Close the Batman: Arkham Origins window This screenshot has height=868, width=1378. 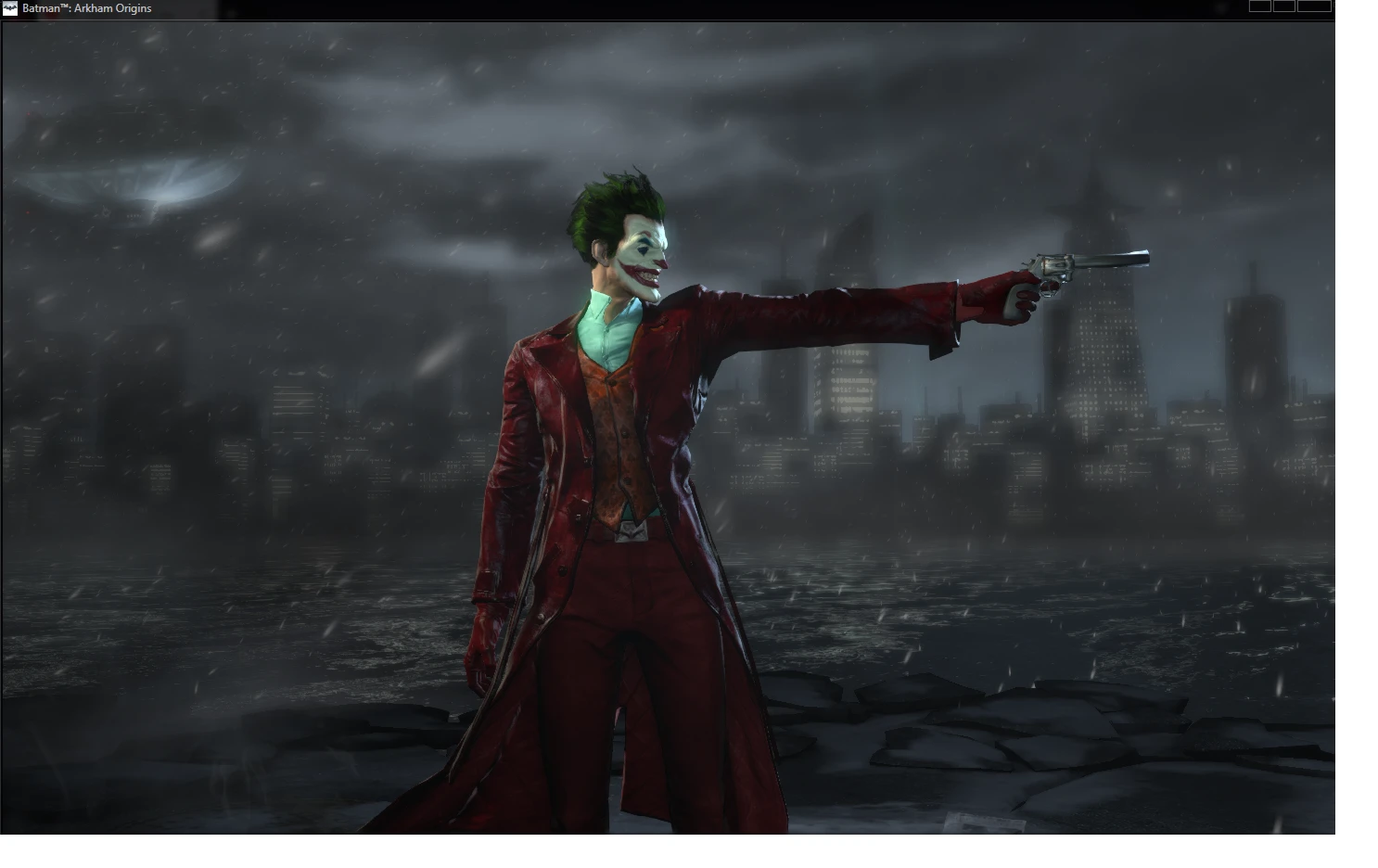pyautogui.click(x=1314, y=6)
